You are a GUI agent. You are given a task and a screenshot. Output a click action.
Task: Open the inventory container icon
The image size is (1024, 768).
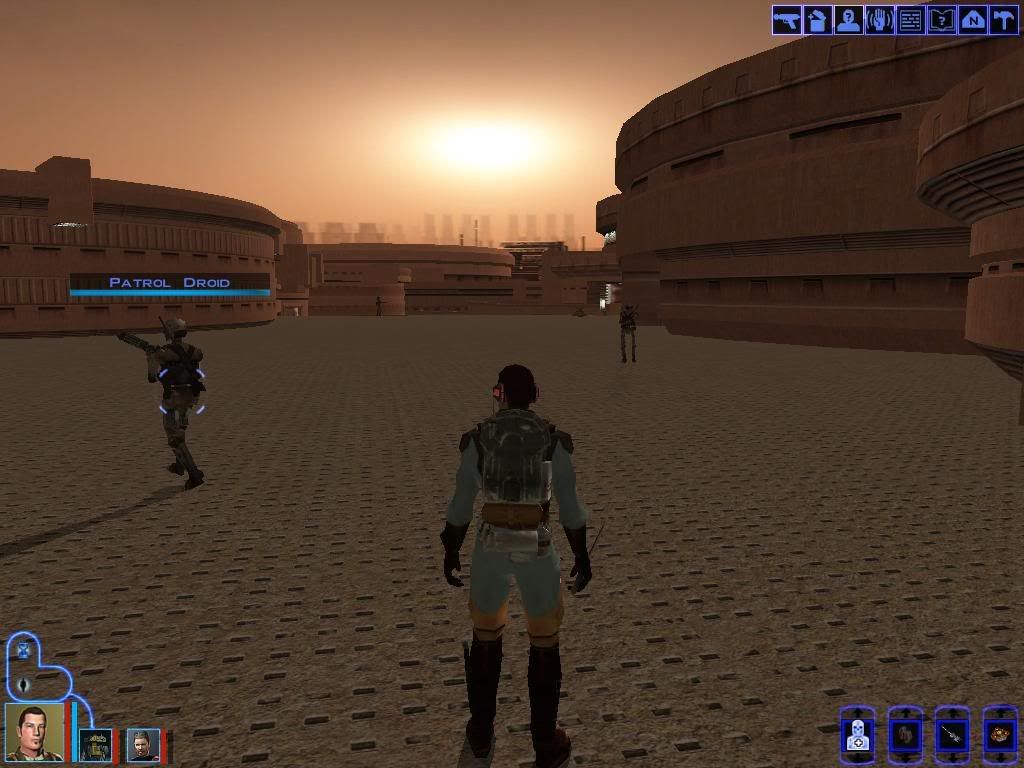pyautogui.click(x=817, y=20)
